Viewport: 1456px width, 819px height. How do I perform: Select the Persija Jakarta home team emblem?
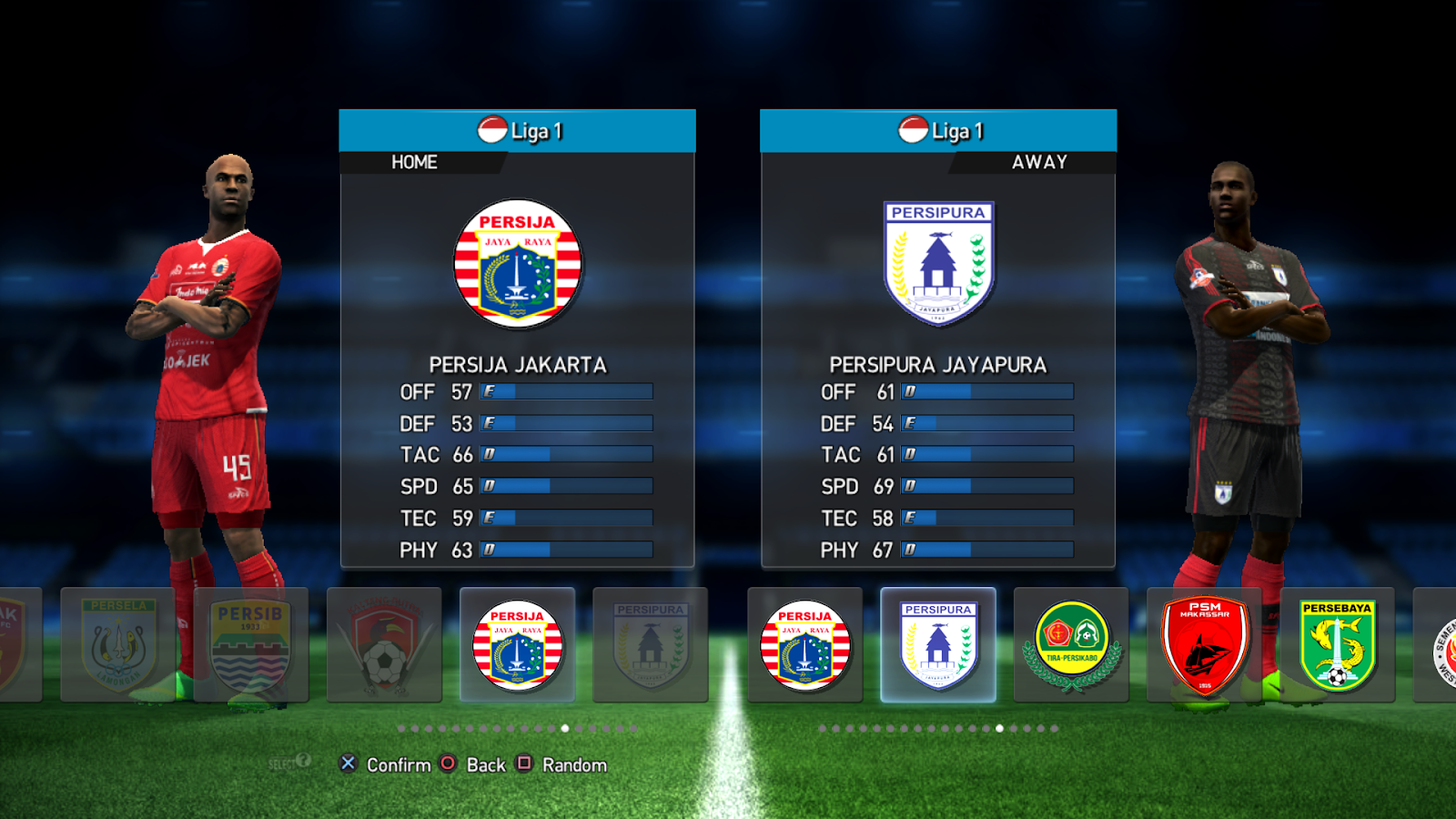point(517,264)
